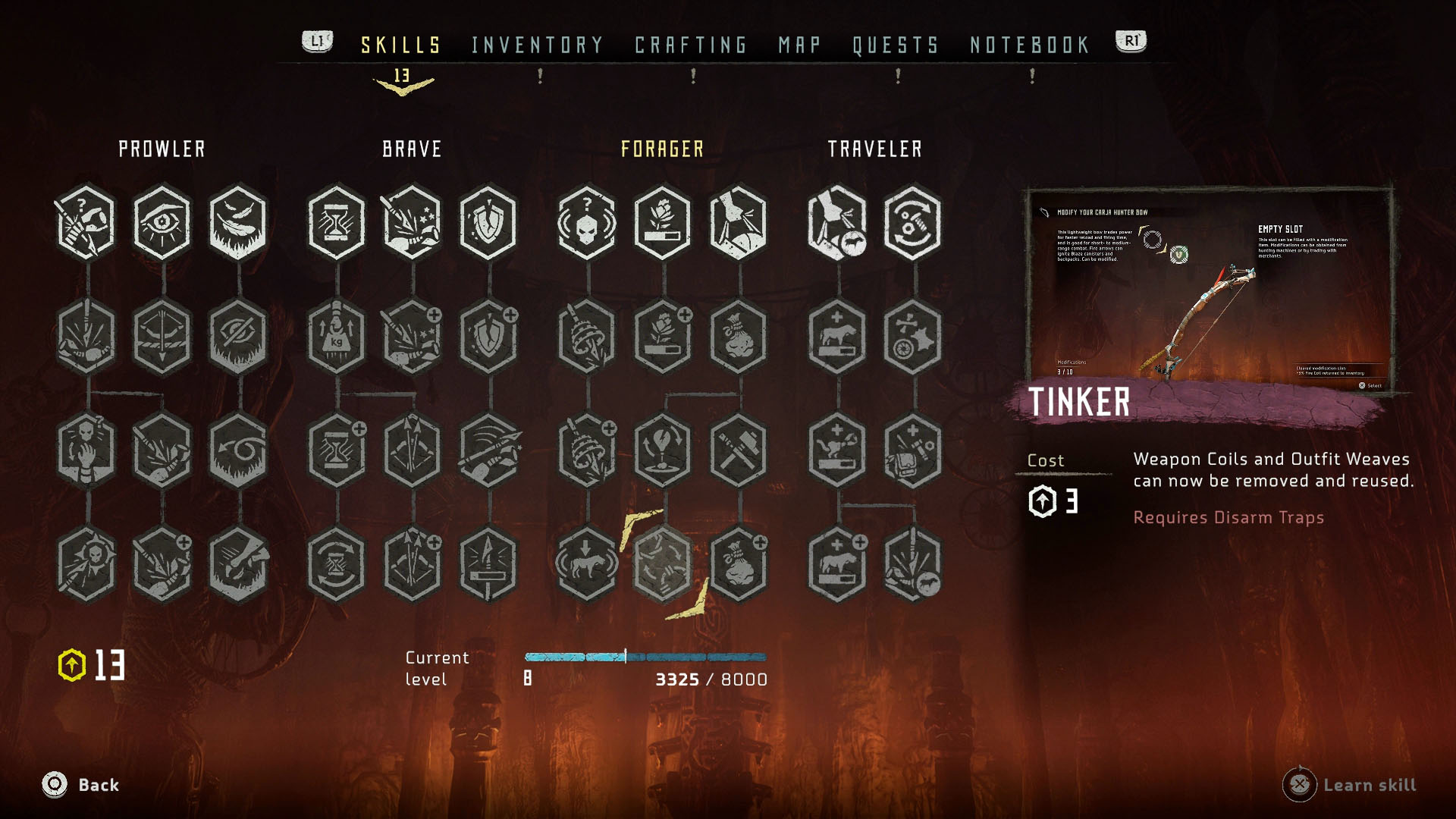Screen dimensions: 1456x819
Task: Open the Crafting tab
Action: point(691,45)
